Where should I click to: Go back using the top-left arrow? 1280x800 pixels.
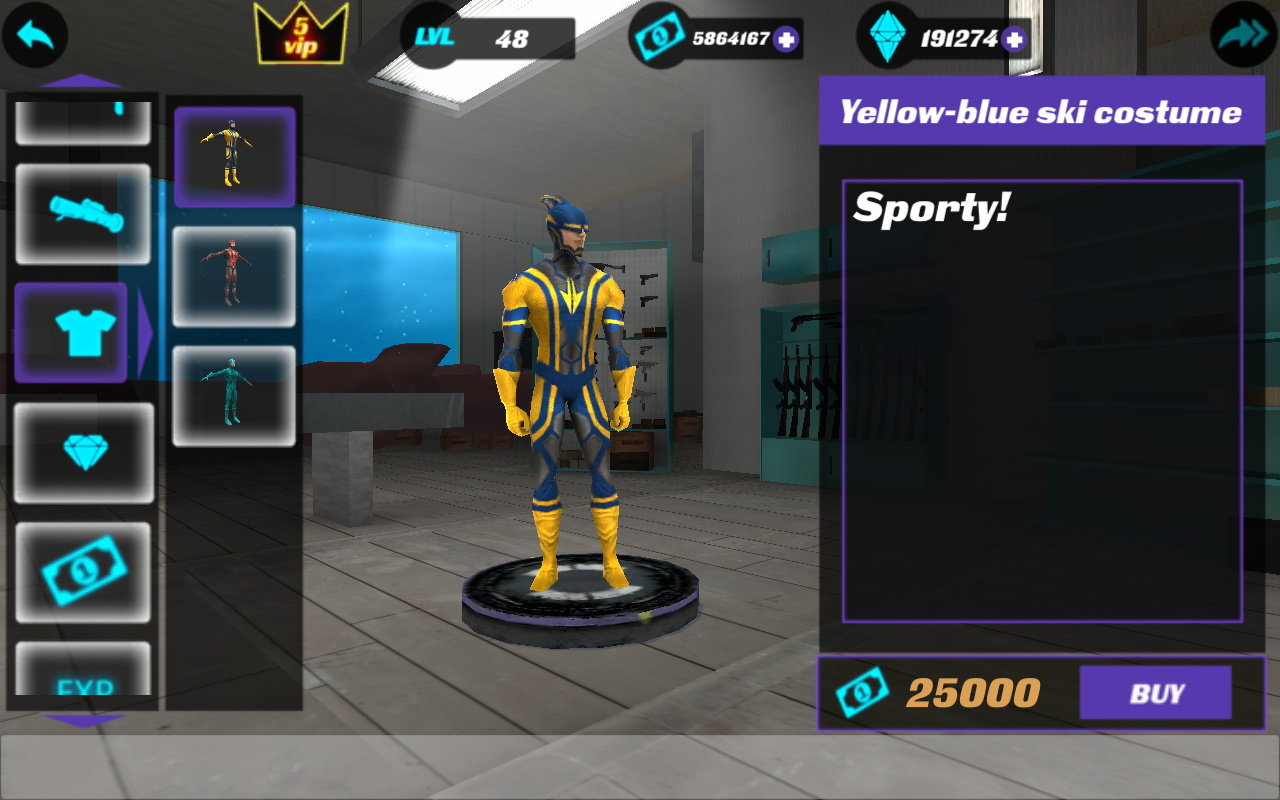pyautogui.click(x=34, y=36)
